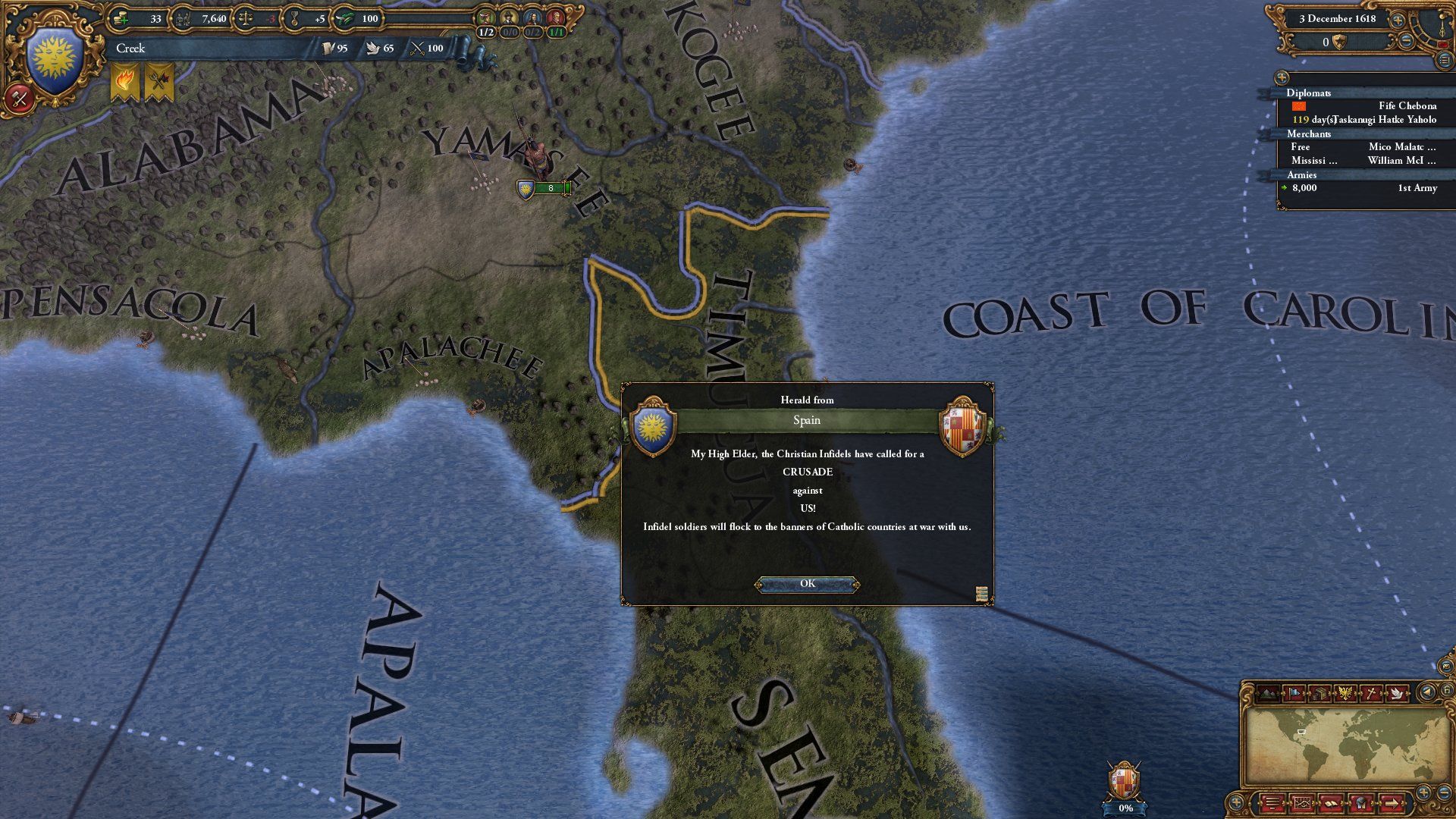
Task: Open the Creek country shield
Action: 55,62
